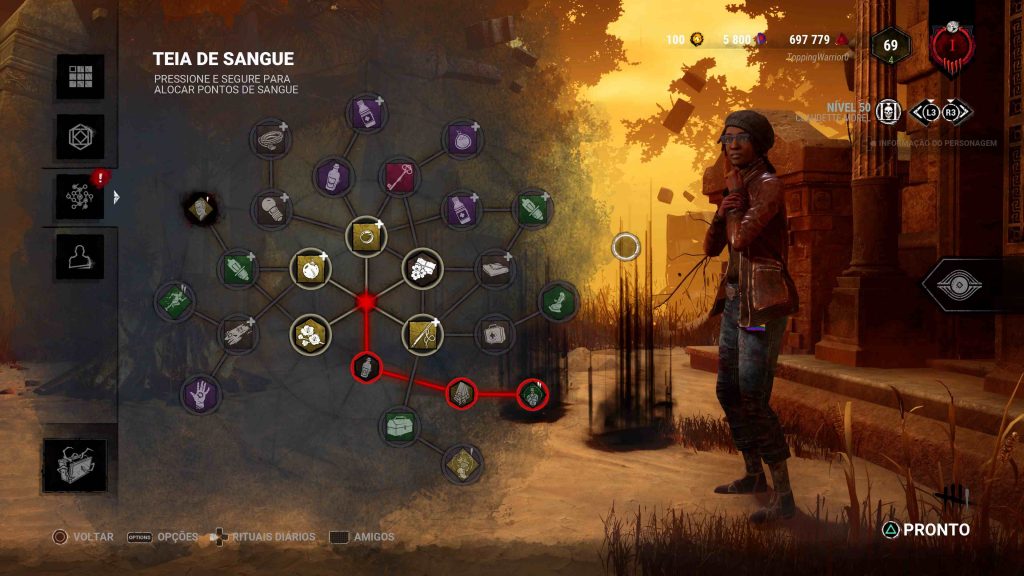Open the item crate icon

(x=75, y=465)
